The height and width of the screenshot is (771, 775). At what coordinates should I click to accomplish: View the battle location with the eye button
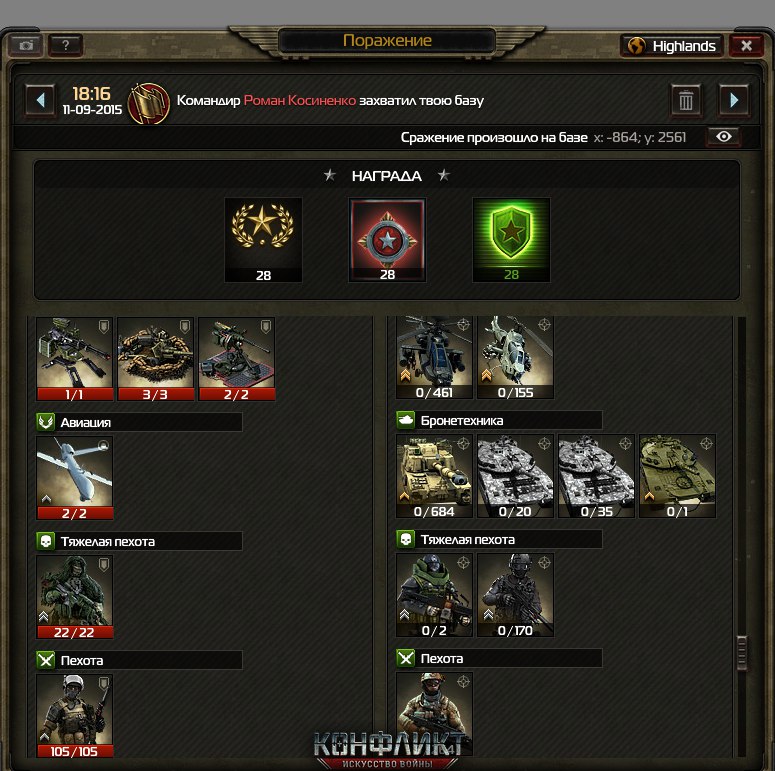click(x=725, y=137)
